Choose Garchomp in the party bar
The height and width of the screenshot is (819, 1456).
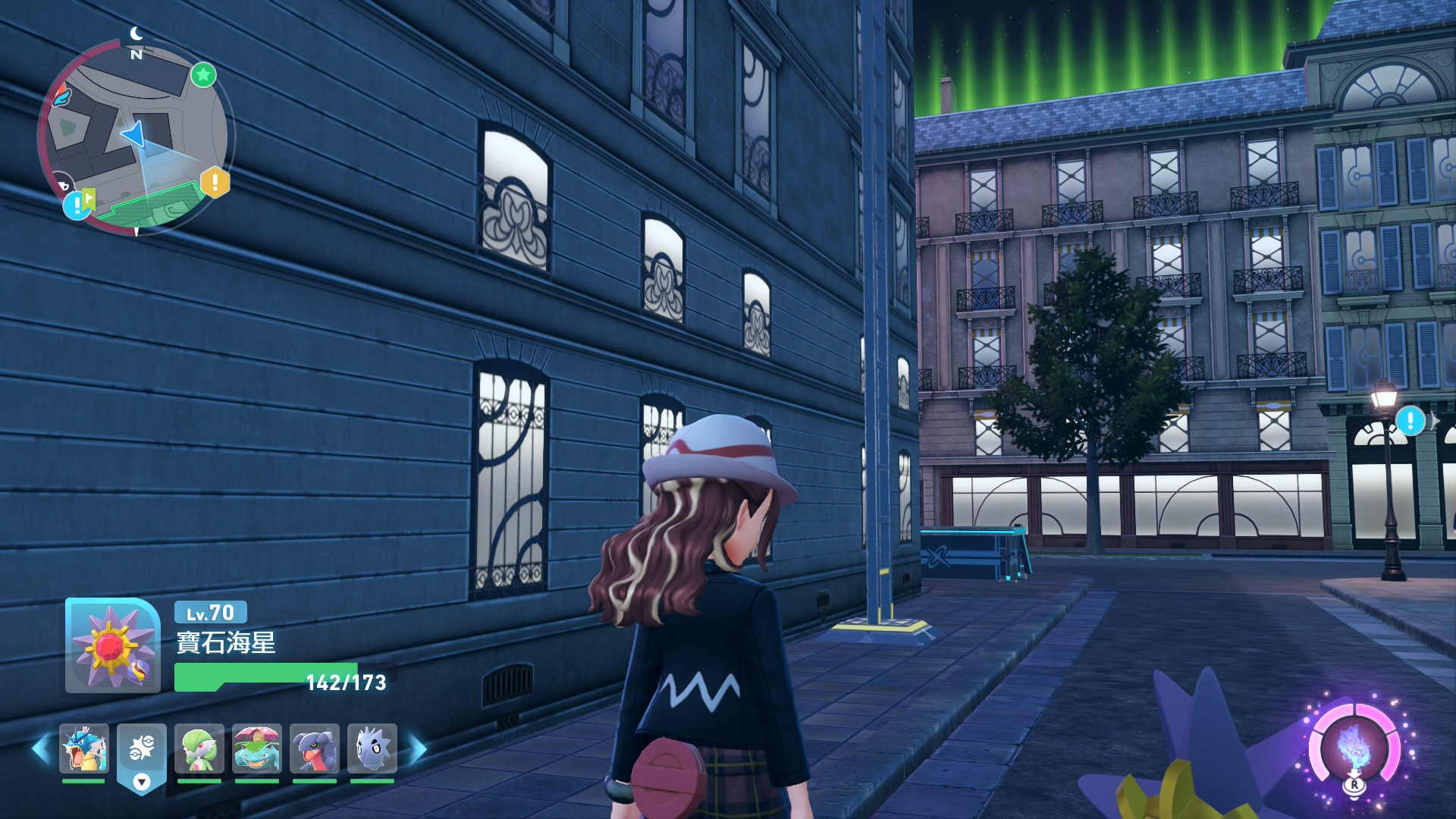315,748
